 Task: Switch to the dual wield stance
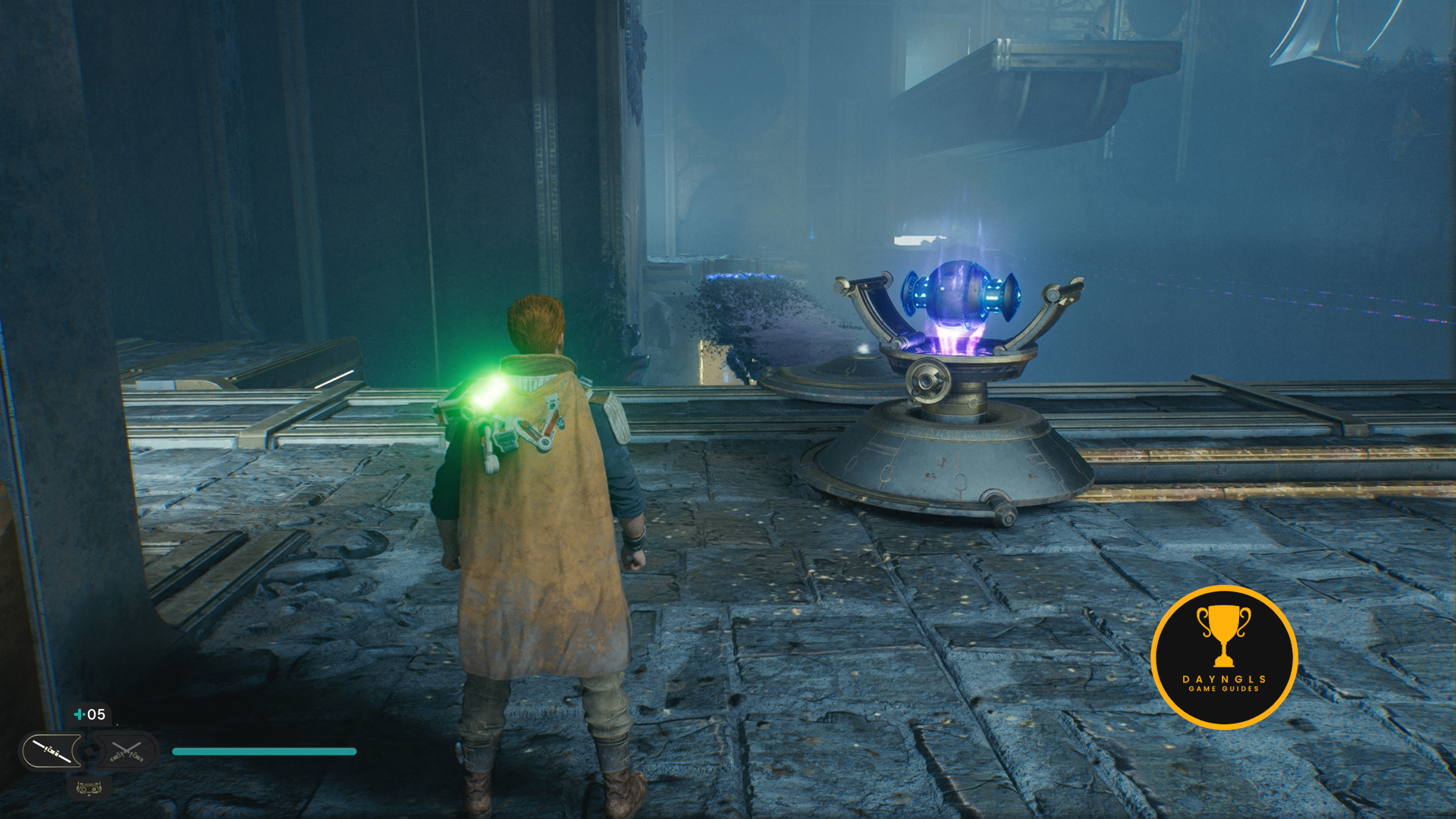pyautogui.click(x=127, y=752)
